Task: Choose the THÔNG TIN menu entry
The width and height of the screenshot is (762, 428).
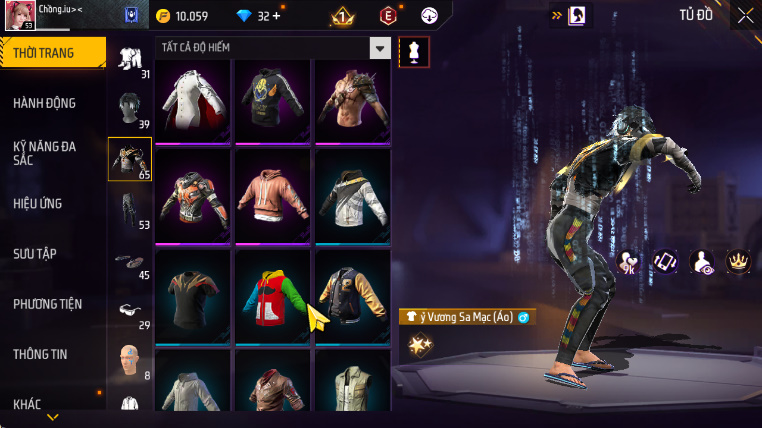Action: 40,354
